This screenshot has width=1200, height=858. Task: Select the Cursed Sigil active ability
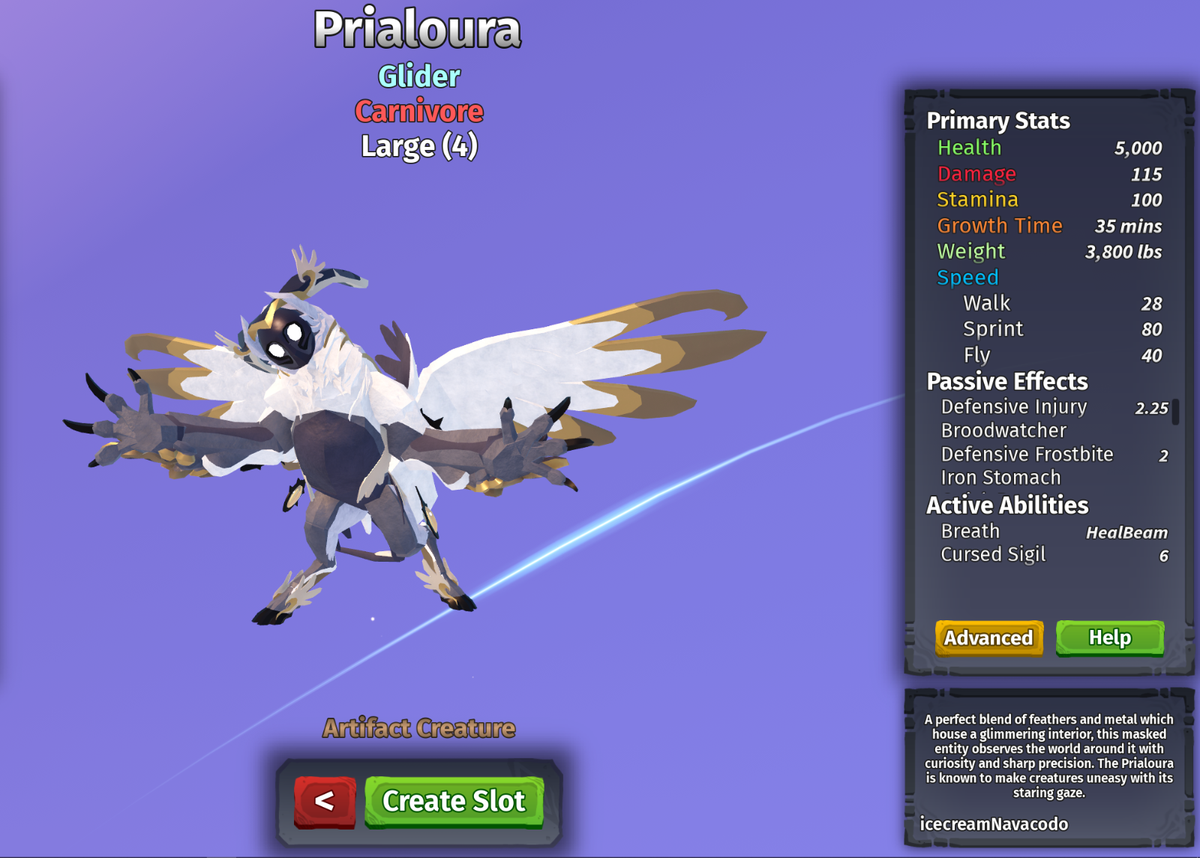point(993,555)
